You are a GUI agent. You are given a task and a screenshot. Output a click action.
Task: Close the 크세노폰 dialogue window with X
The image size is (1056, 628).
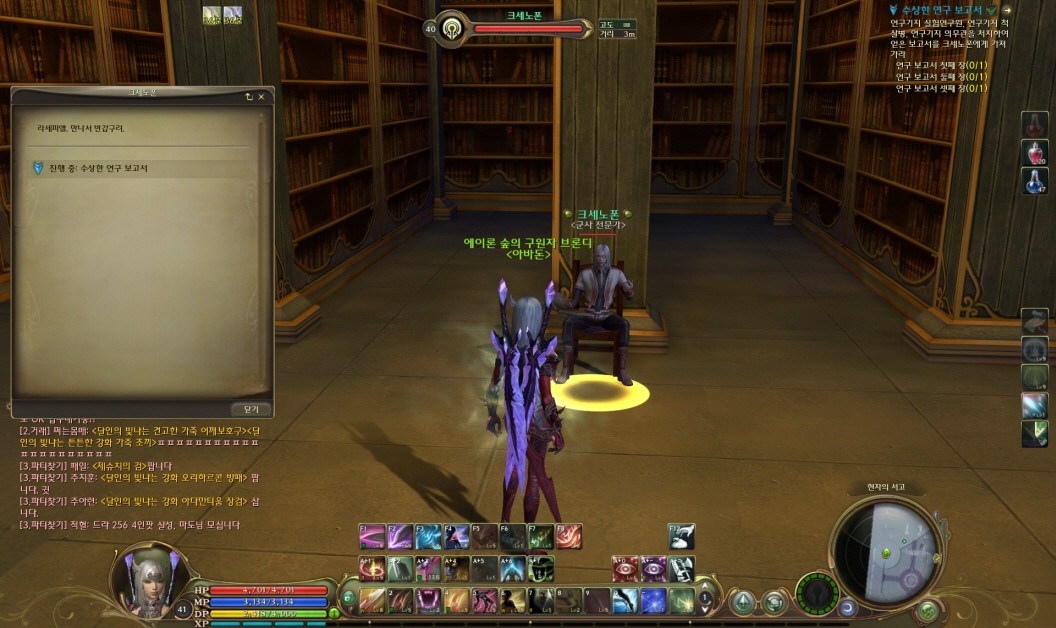262,97
